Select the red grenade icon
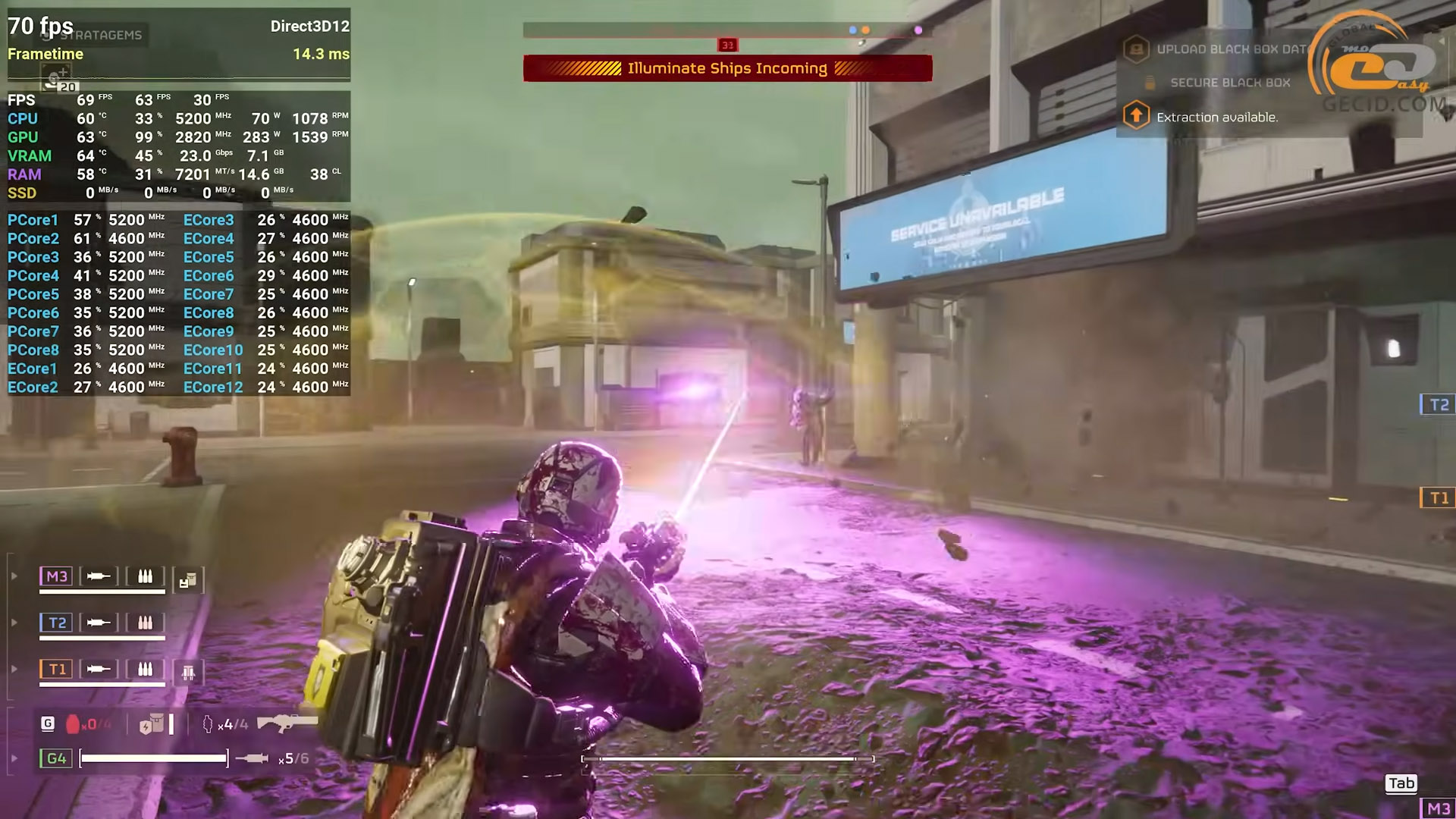Screen dimensions: 1456x819 [73, 724]
